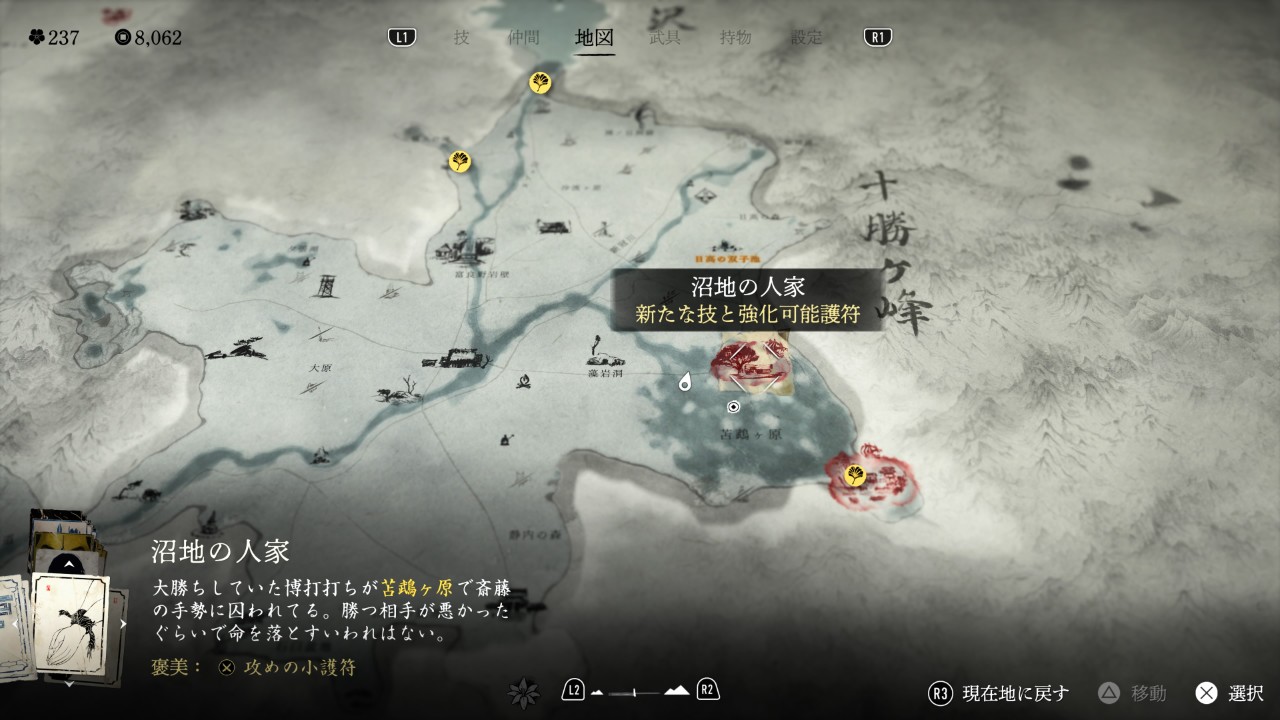Screen dimensions: 1280x720
Task: Click the golden ginkgo marker on the red-ink camp
Action: [x=854, y=476]
